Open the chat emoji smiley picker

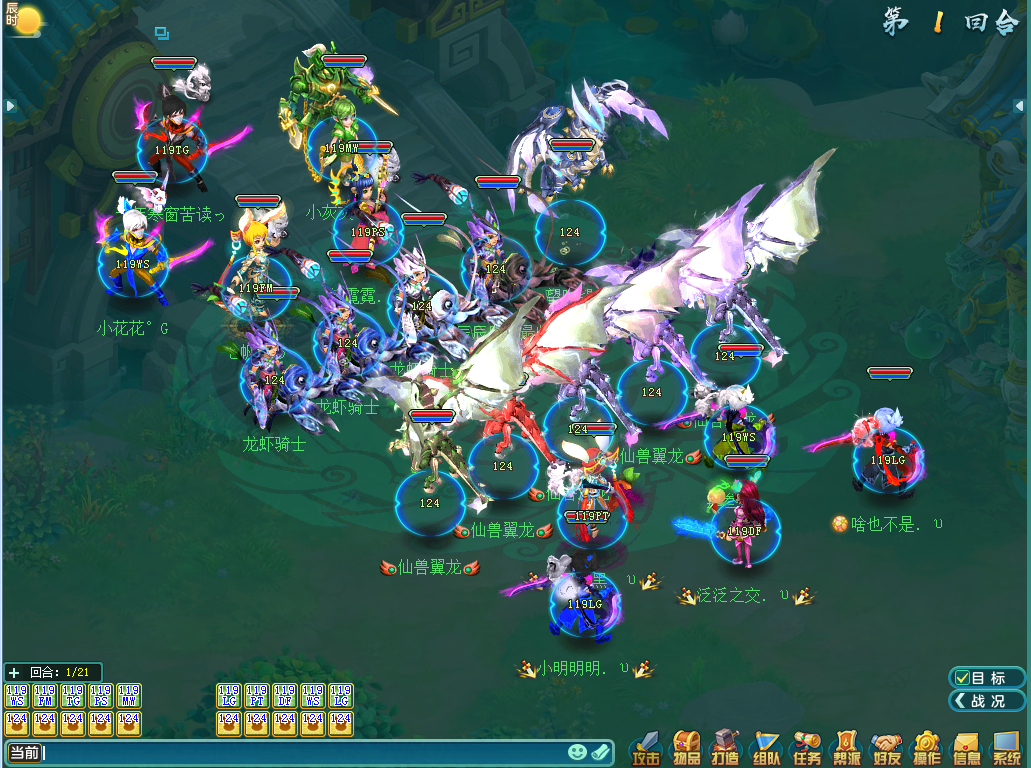point(577,752)
